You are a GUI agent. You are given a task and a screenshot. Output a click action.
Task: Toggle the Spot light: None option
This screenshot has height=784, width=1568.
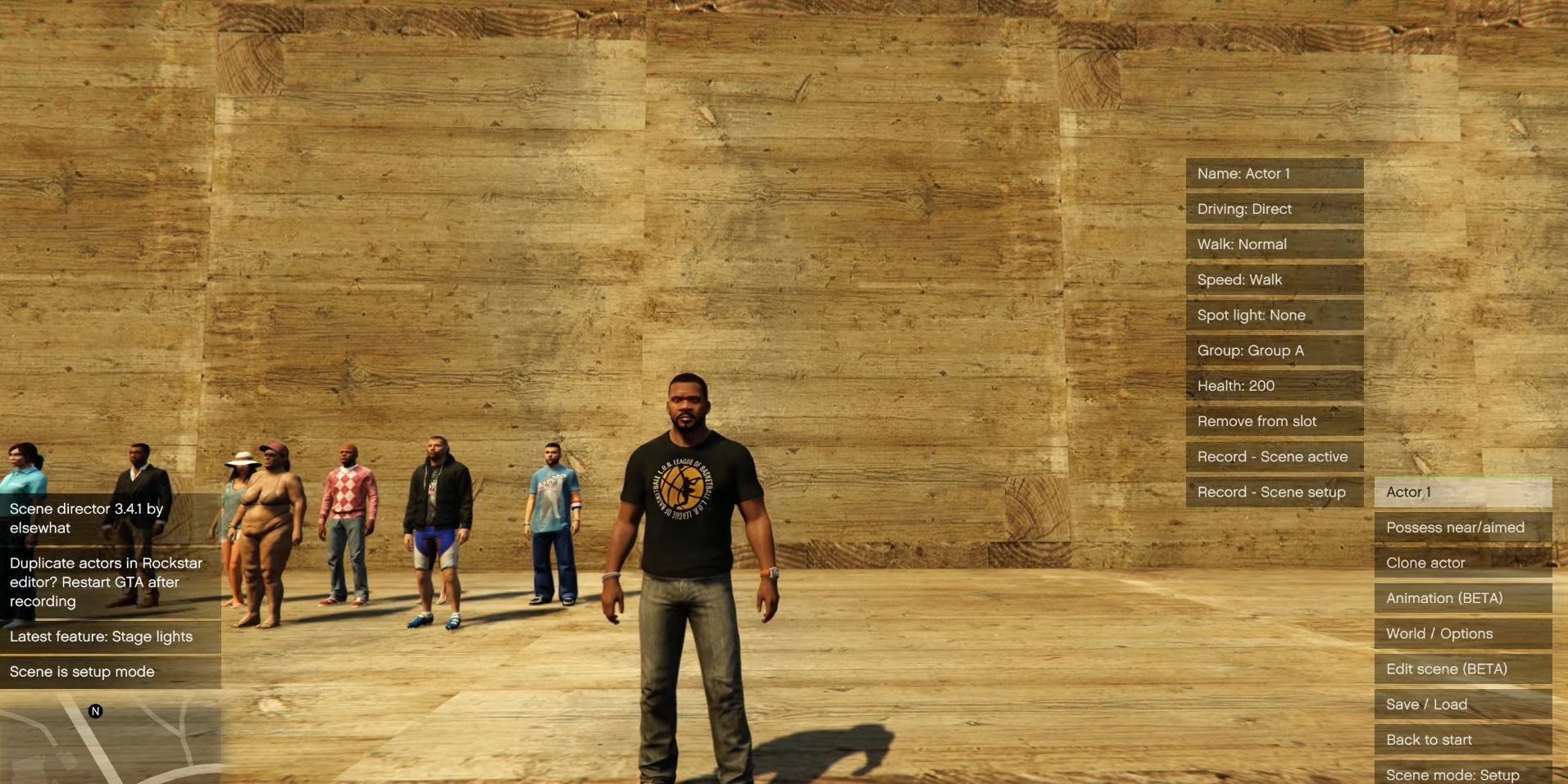click(x=1275, y=315)
